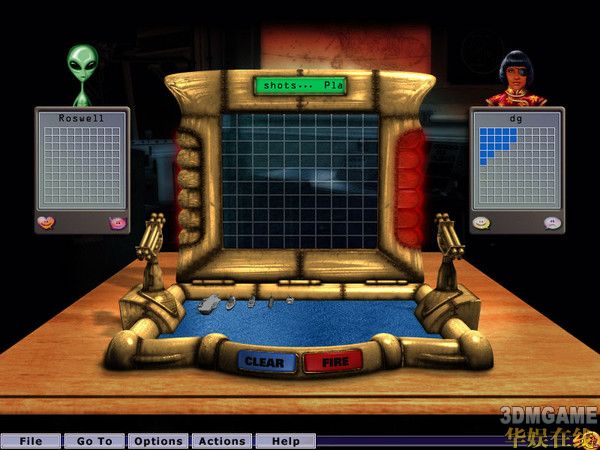Screen dimensions: 600x450
Task: Open the Go To menu
Action: click(x=95, y=441)
